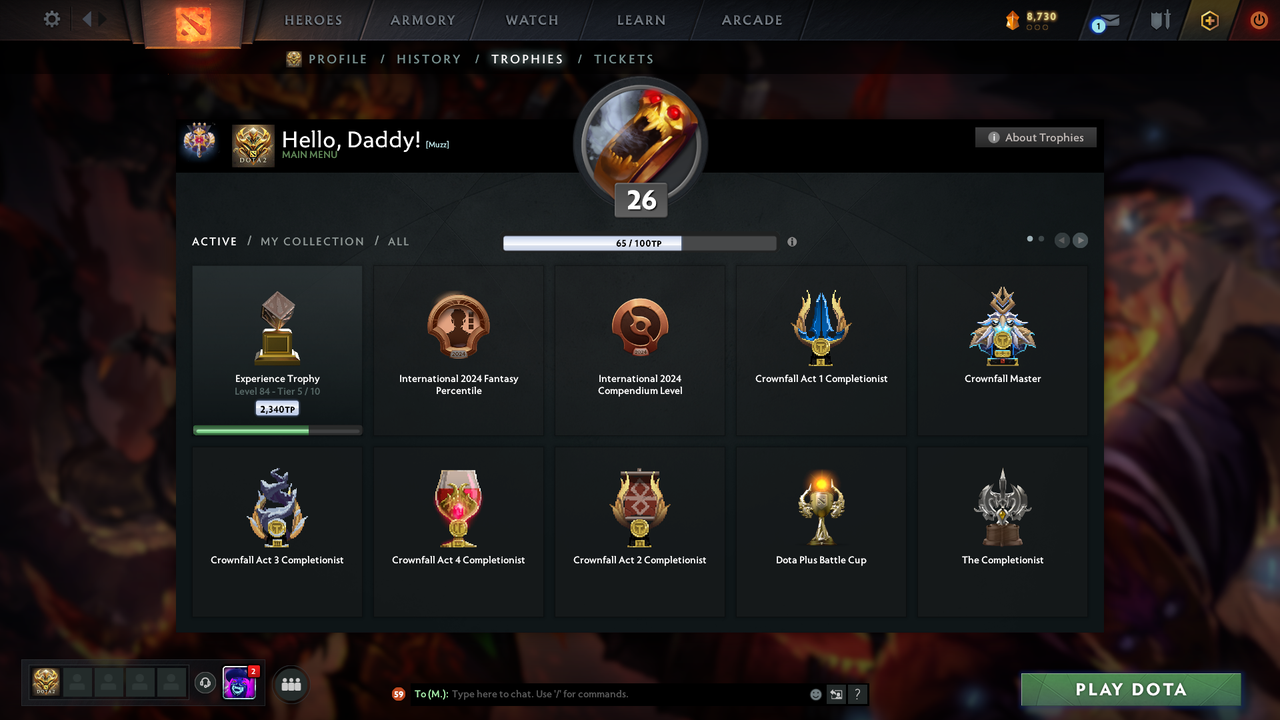Viewport: 1280px width, 720px height.
Task: Click the right arrow beside pagination dots
Action: pyautogui.click(x=1080, y=240)
